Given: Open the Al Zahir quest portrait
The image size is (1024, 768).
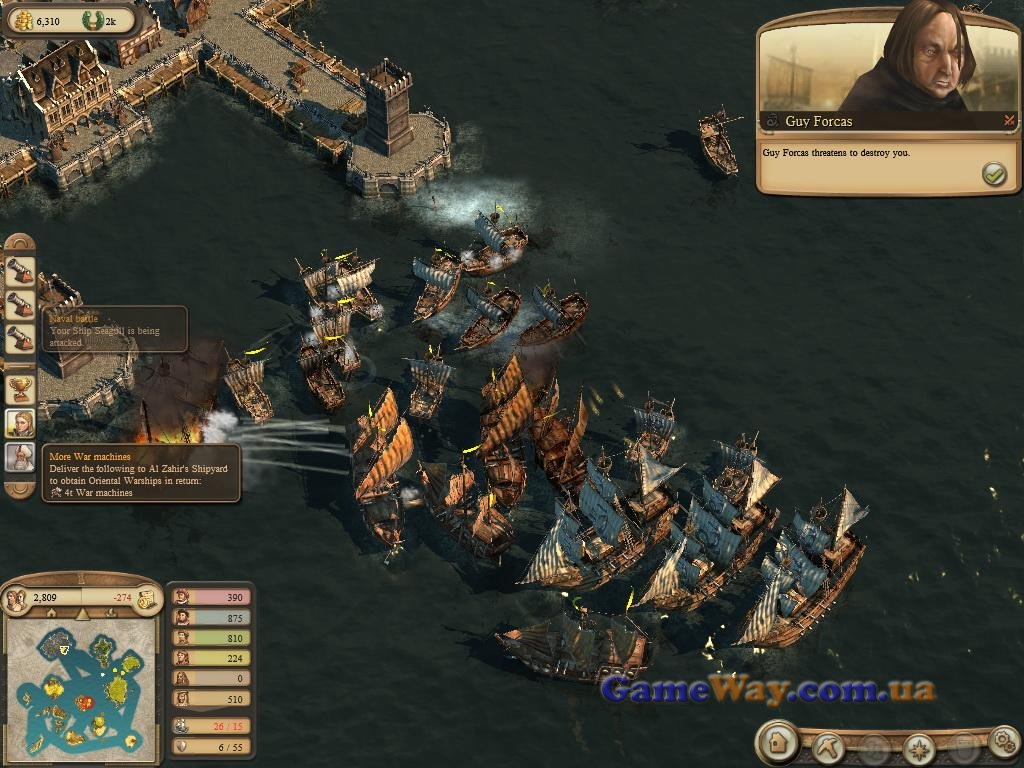Looking at the screenshot, I should tap(20, 458).
